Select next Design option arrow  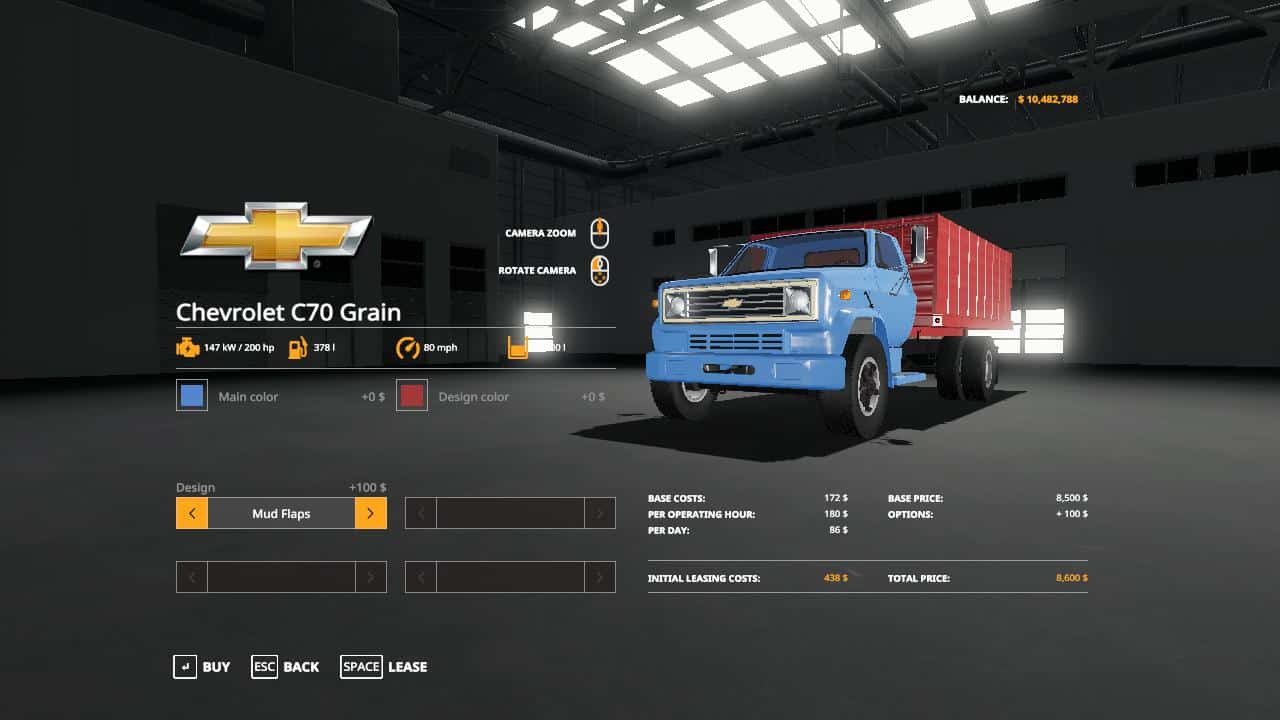[x=370, y=514]
